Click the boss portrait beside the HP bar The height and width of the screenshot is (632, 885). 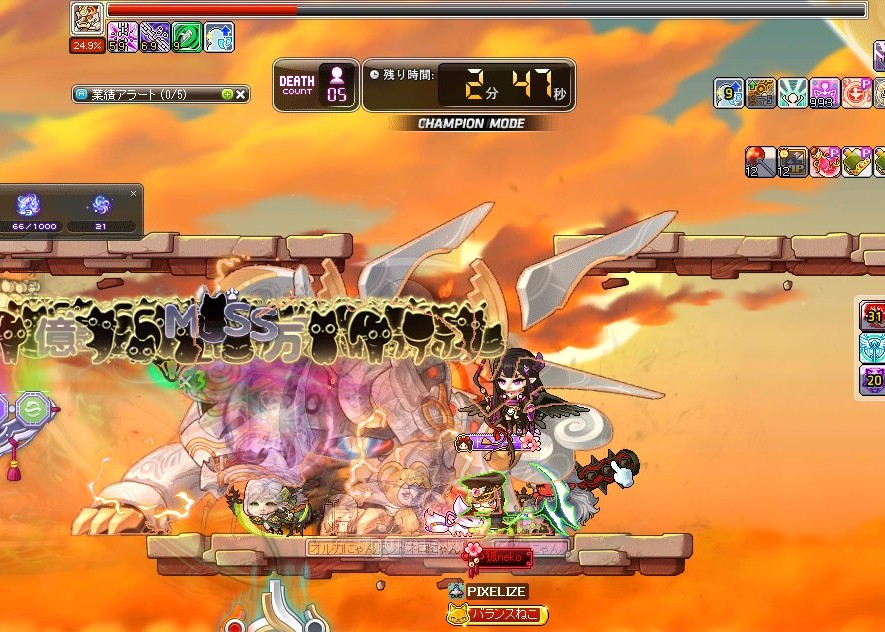(x=87, y=18)
